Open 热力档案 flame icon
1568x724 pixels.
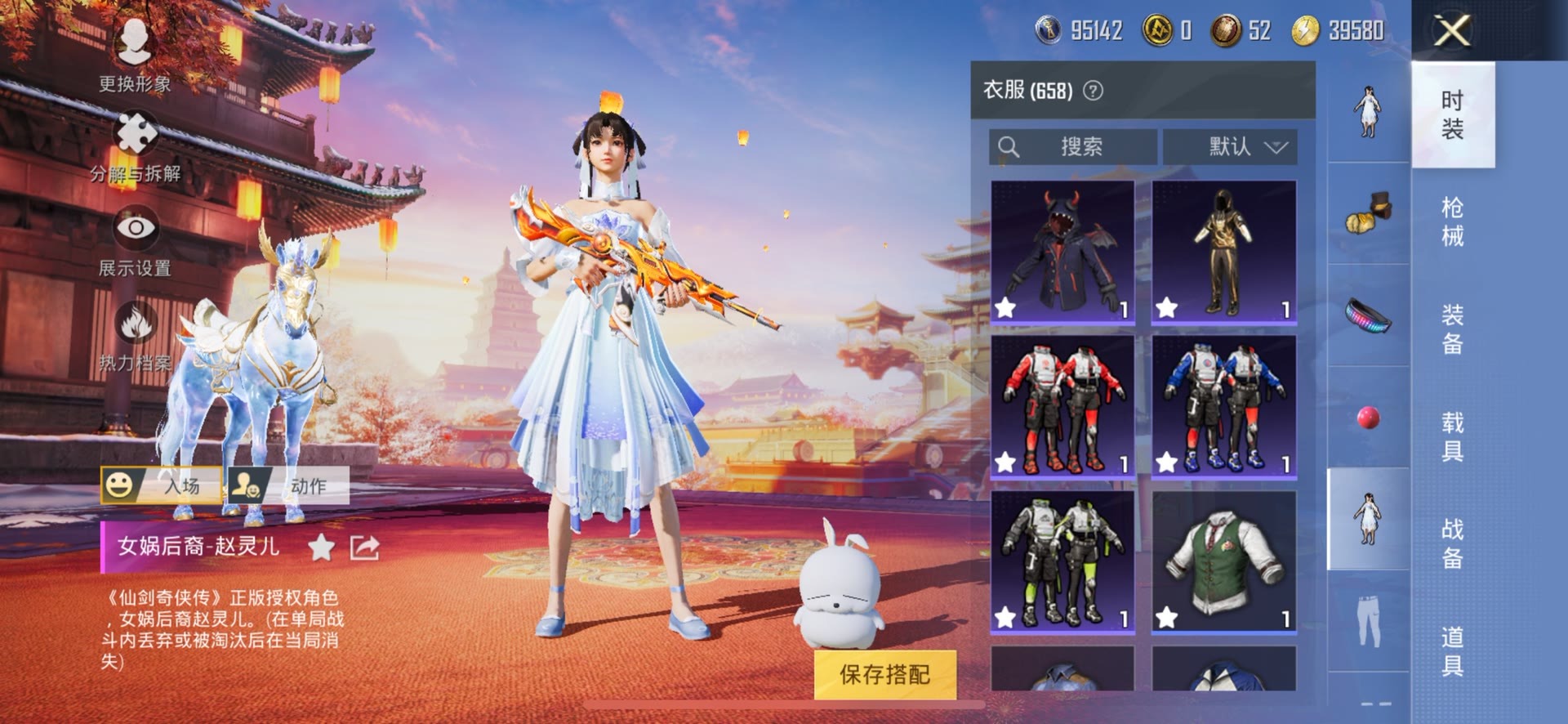coord(136,324)
